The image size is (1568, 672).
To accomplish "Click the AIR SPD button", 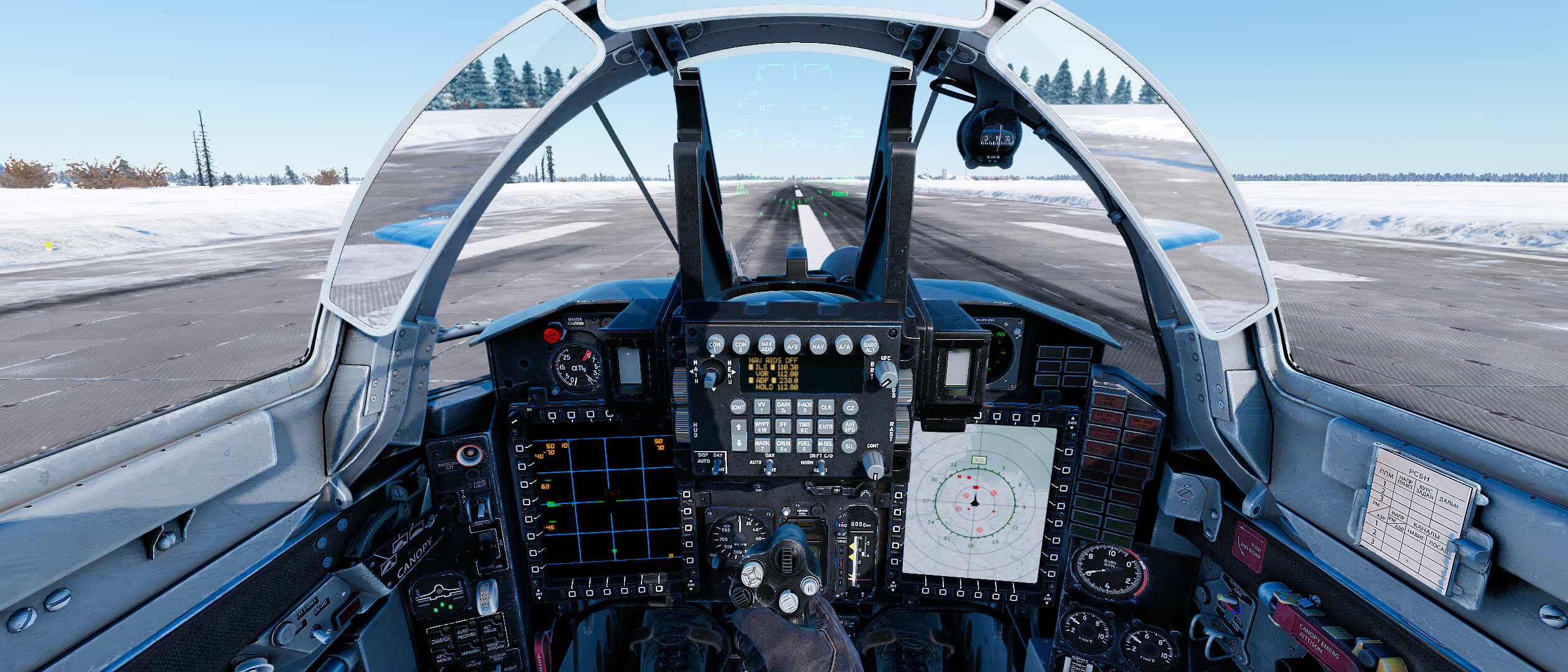I will tap(849, 427).
